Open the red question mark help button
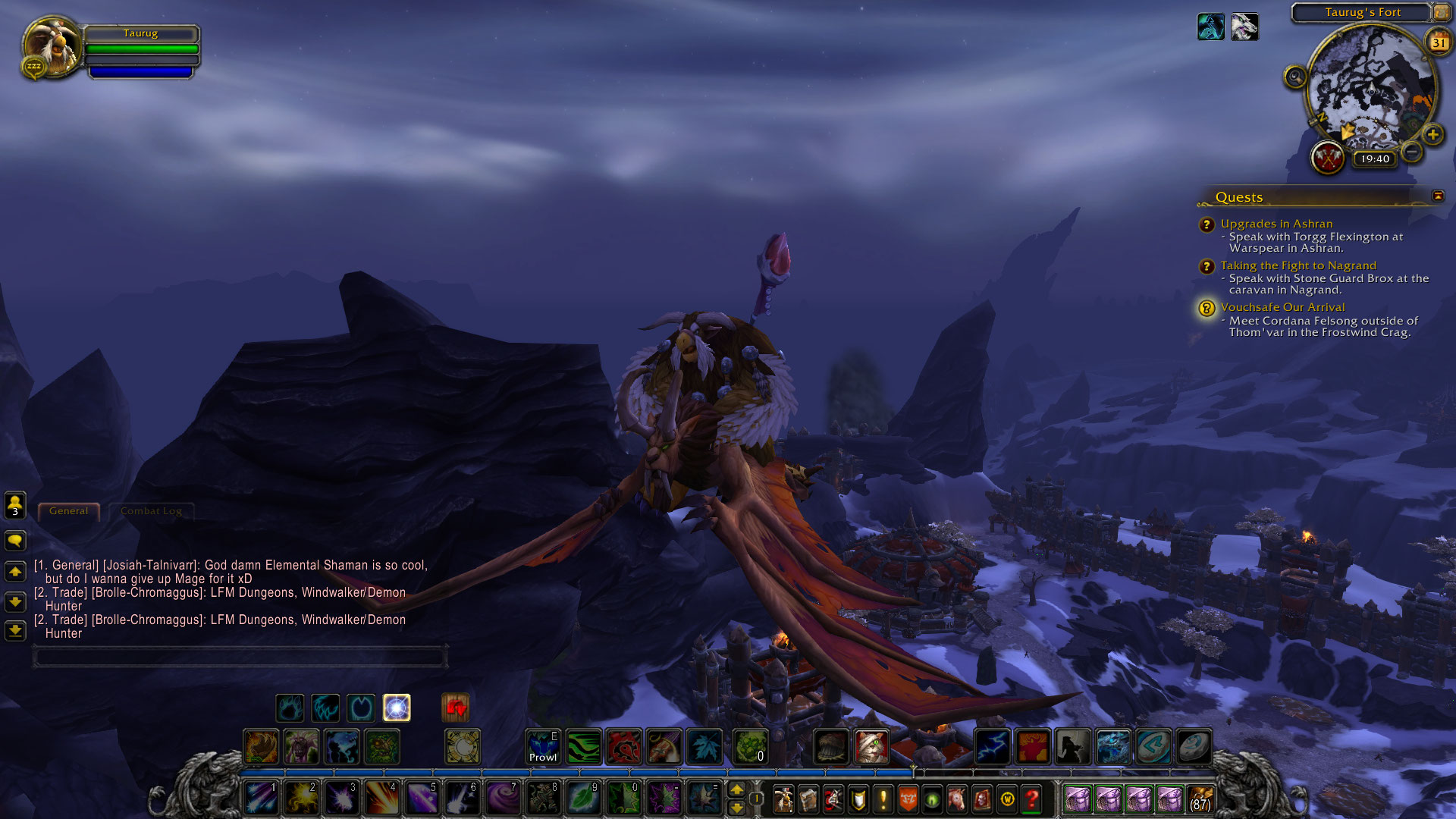Image resolution: width=1456 pixels, height=819 pixels. point(1031,799)
